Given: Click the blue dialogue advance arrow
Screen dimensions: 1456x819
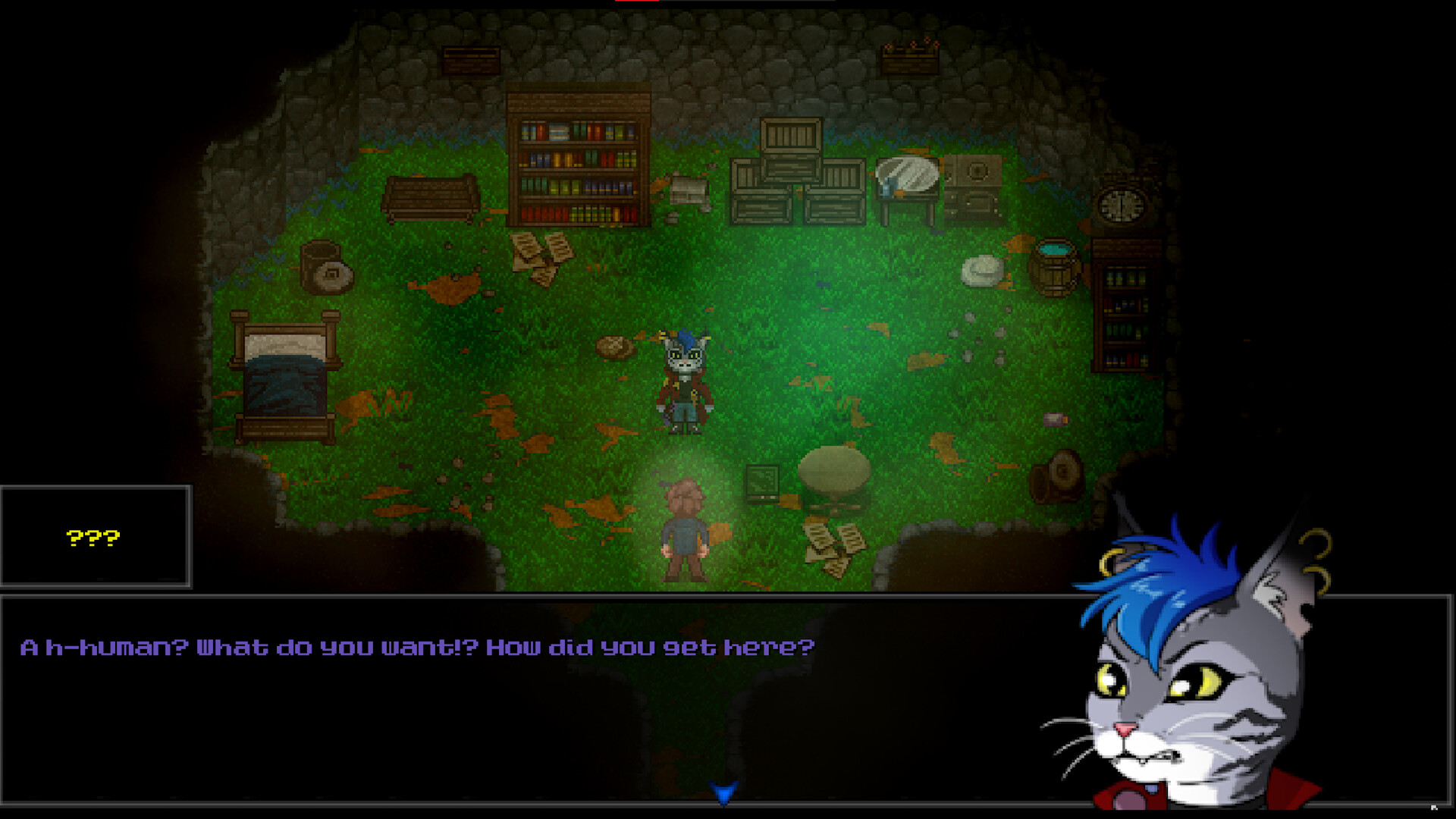Looking at the screenshot, I should (724, 794).
